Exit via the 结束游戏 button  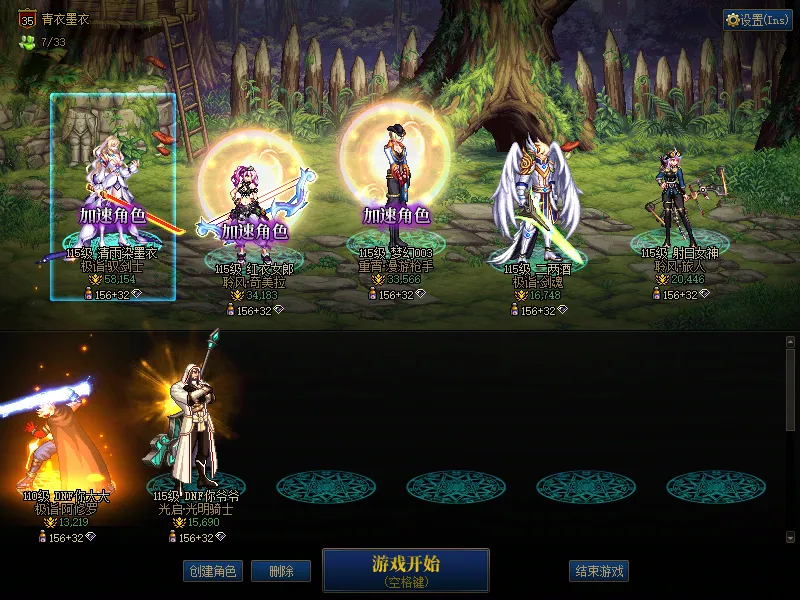click(599, 571)
